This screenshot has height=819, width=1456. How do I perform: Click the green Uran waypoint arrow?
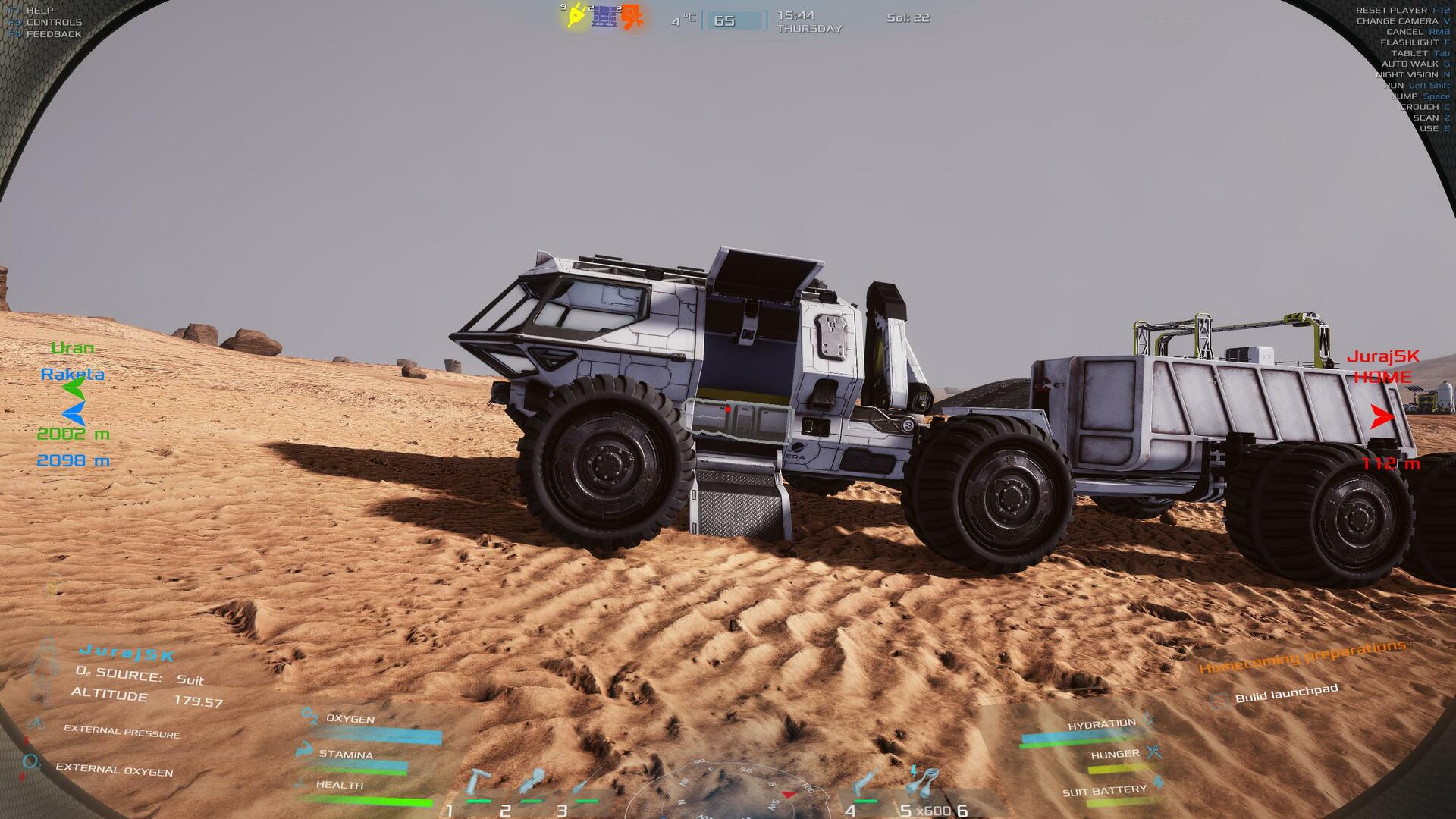74,390
